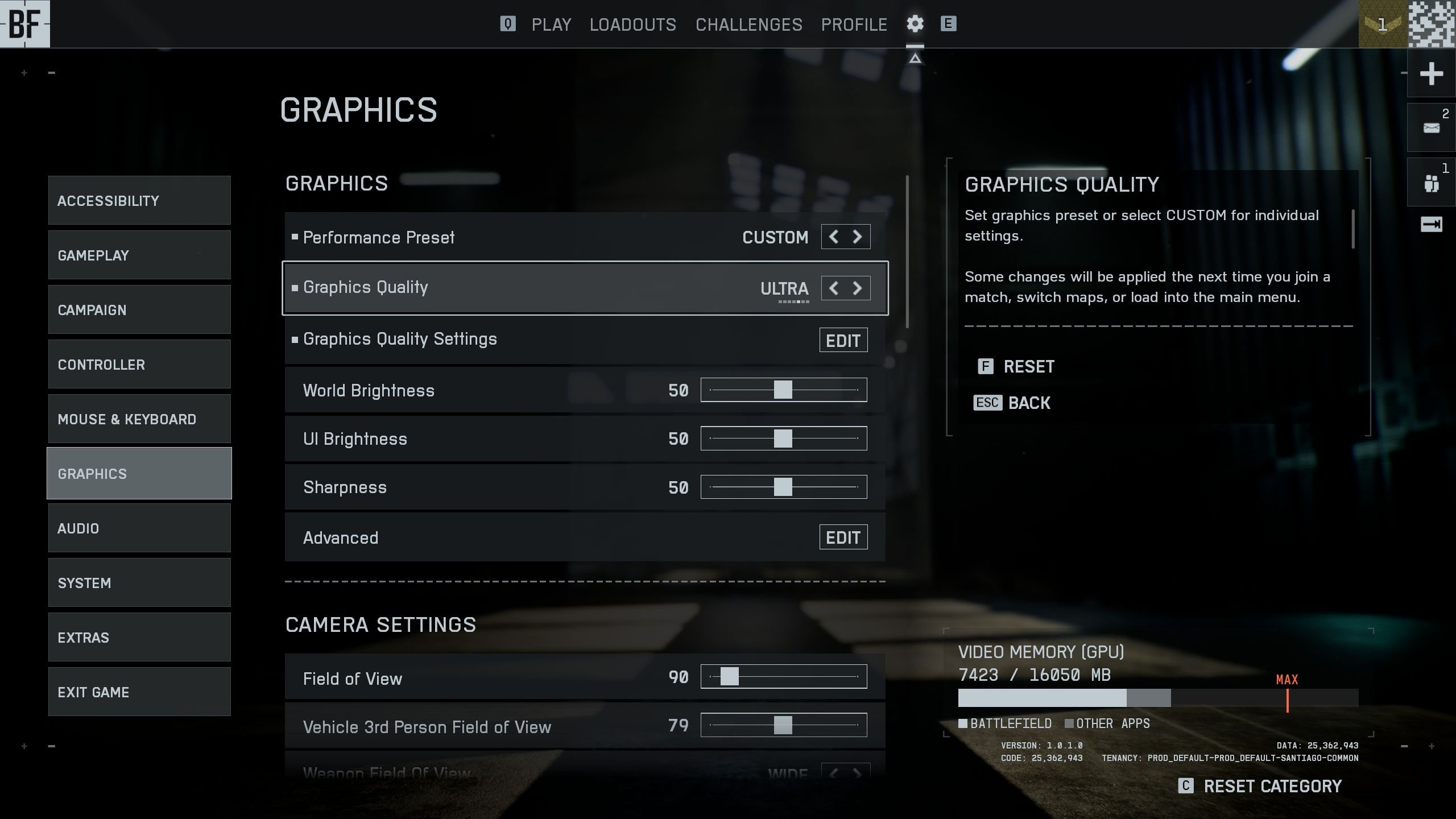Select Mouse & Keyboard settings
This screenshot has width=1456, height=819.
pos(139,419)
